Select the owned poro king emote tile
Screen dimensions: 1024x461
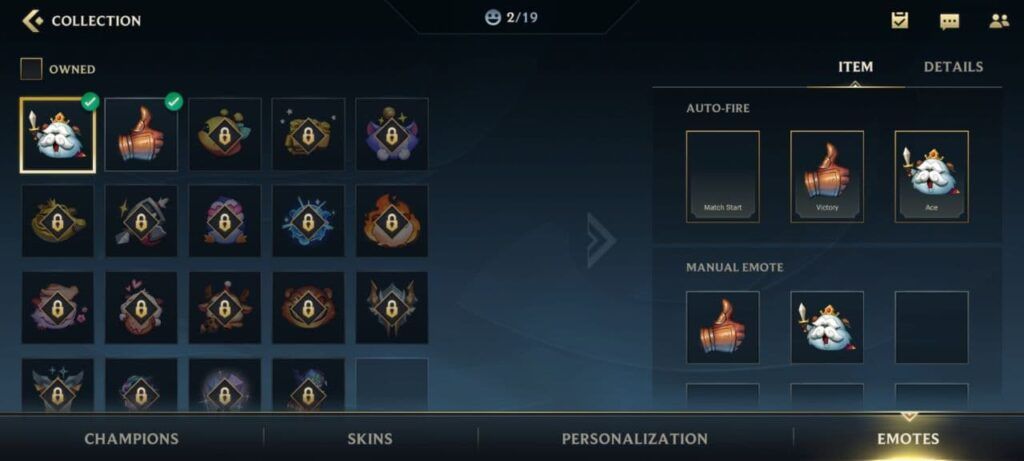[57, 134]
